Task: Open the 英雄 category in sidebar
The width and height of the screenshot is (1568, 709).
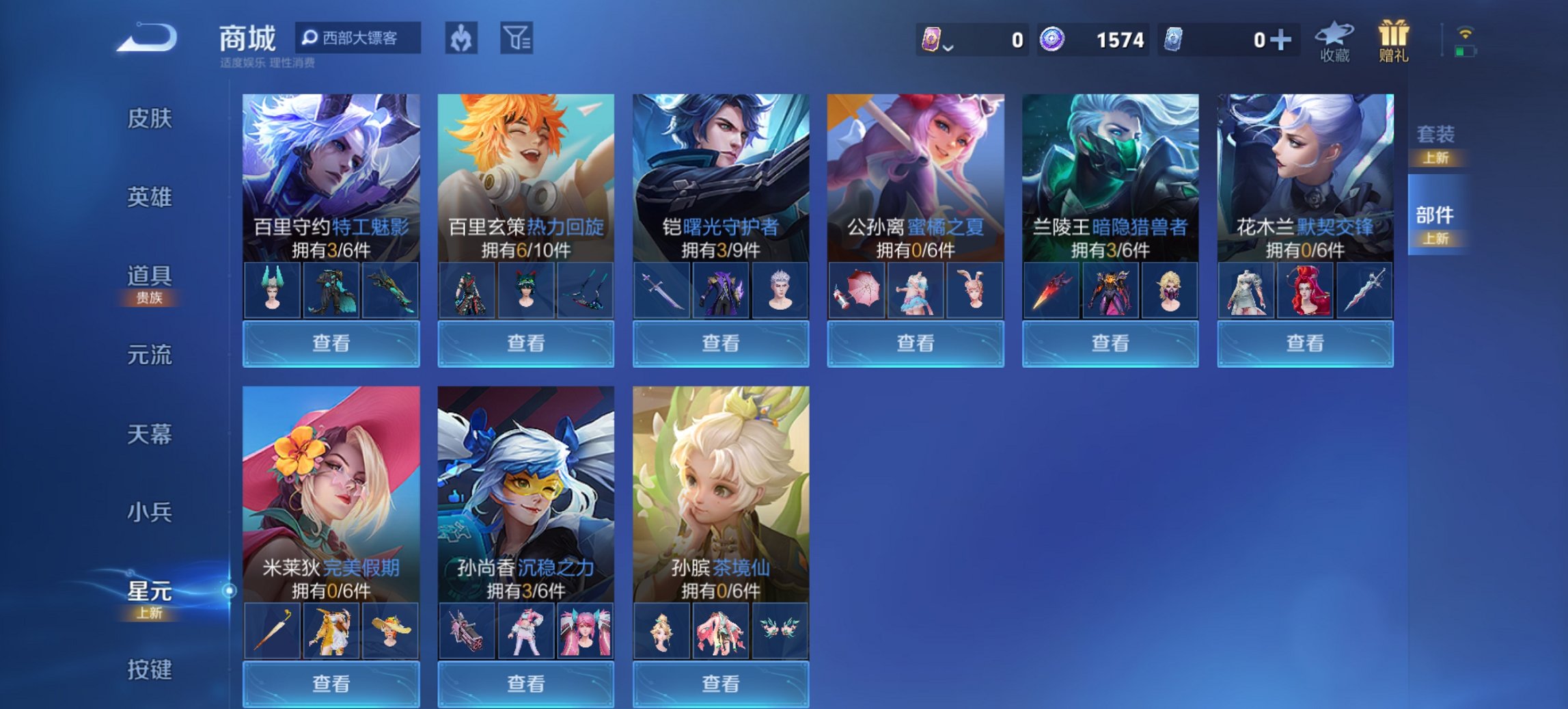Action: (149, 198)
